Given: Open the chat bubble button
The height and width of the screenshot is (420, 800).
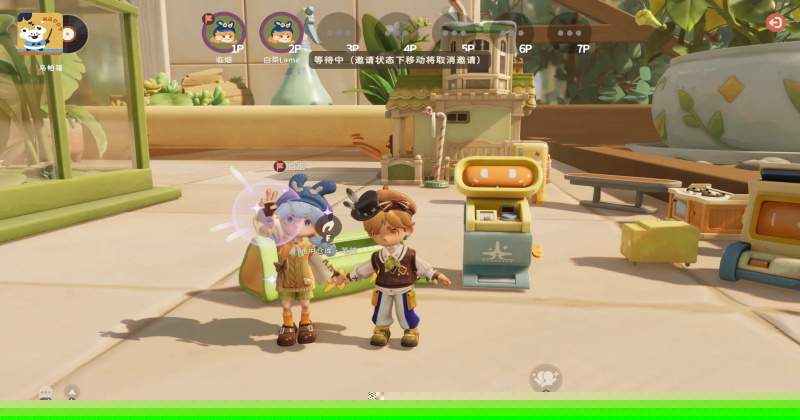Looking at the screenshot, I should 46,393.
